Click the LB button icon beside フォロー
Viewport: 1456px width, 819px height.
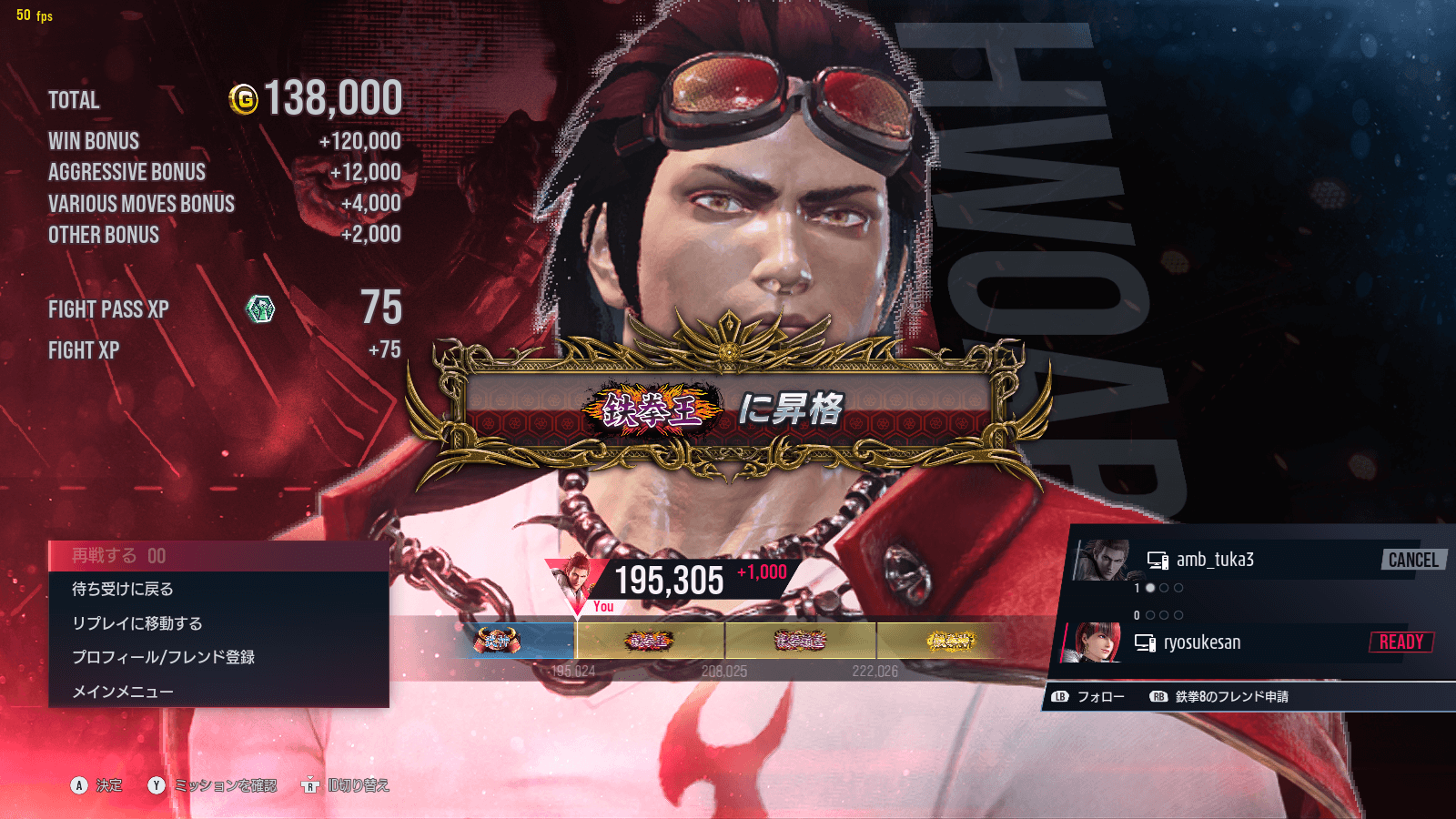tap(1058, 696)
